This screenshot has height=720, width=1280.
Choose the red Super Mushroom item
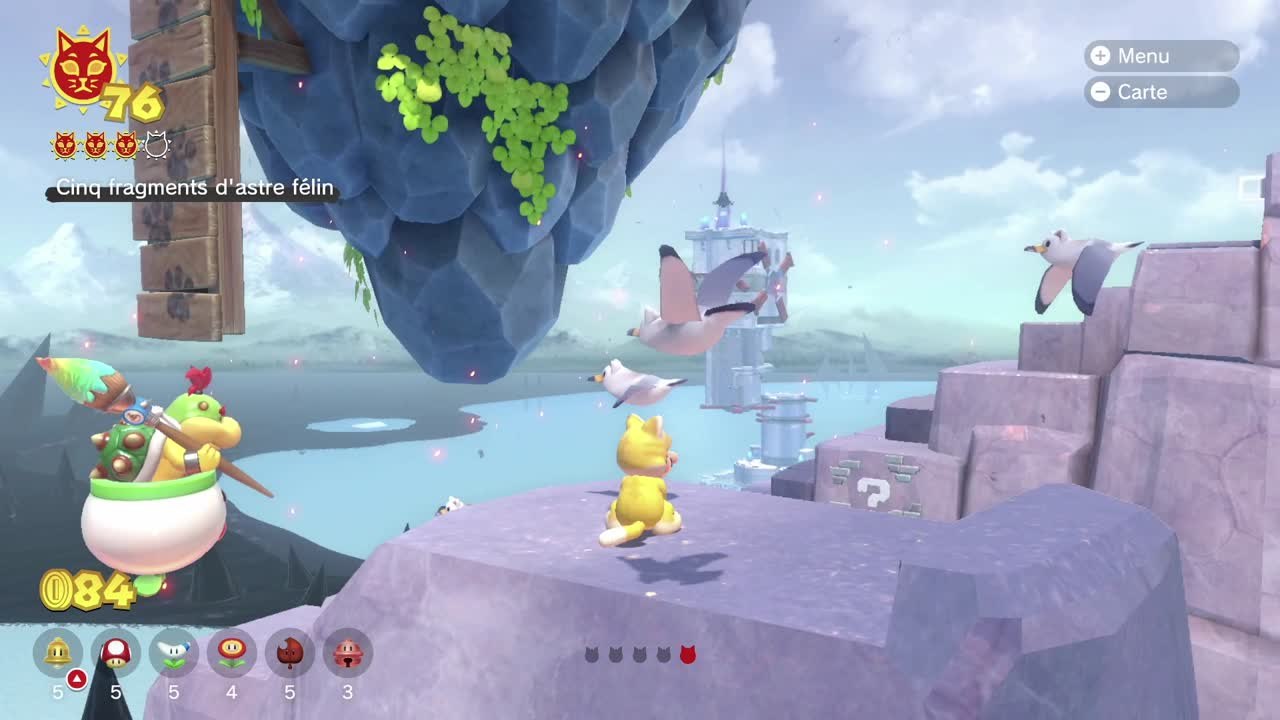[x=116, y=653]
